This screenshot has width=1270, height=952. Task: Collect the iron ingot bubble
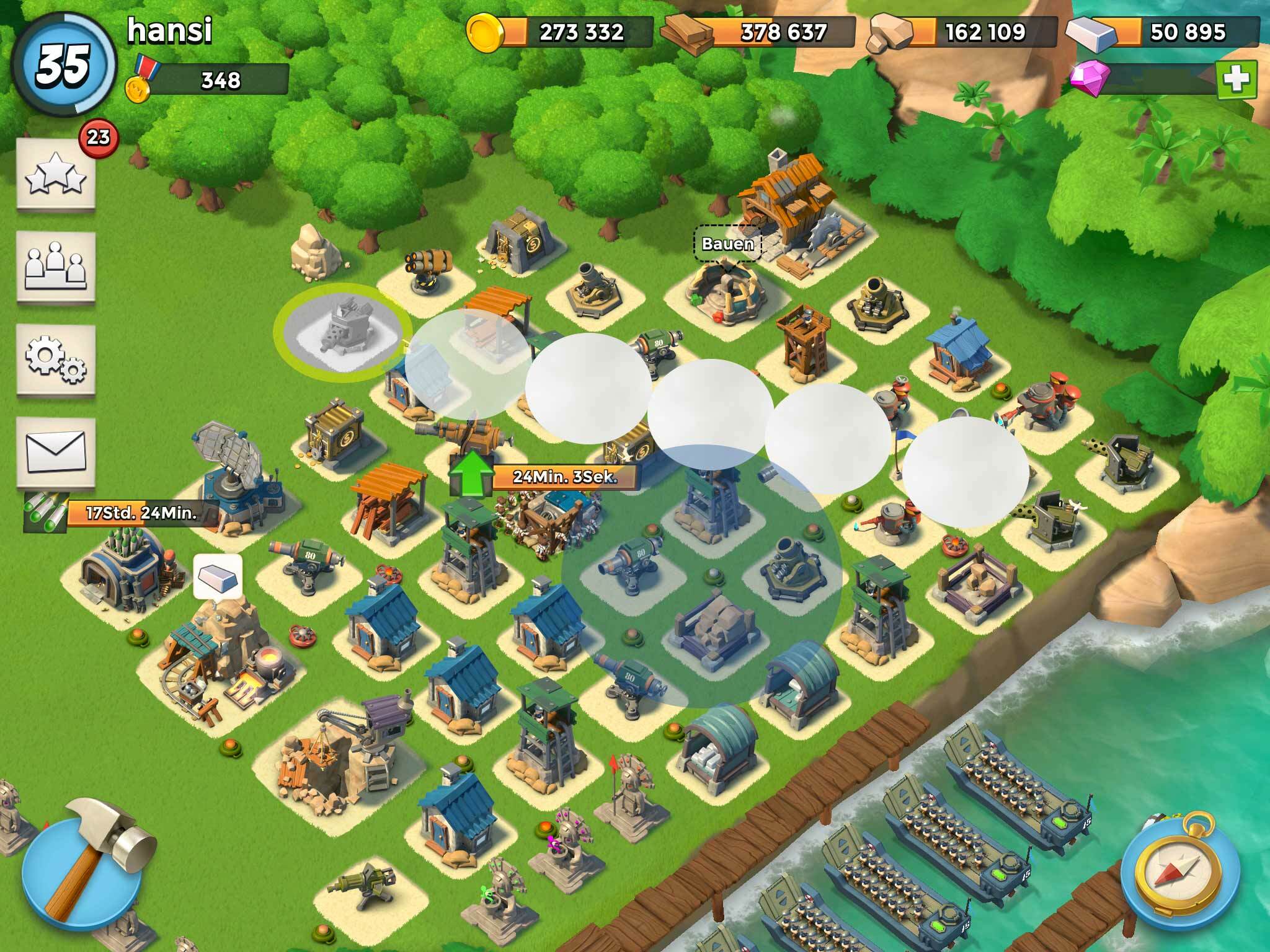point(218,576)
